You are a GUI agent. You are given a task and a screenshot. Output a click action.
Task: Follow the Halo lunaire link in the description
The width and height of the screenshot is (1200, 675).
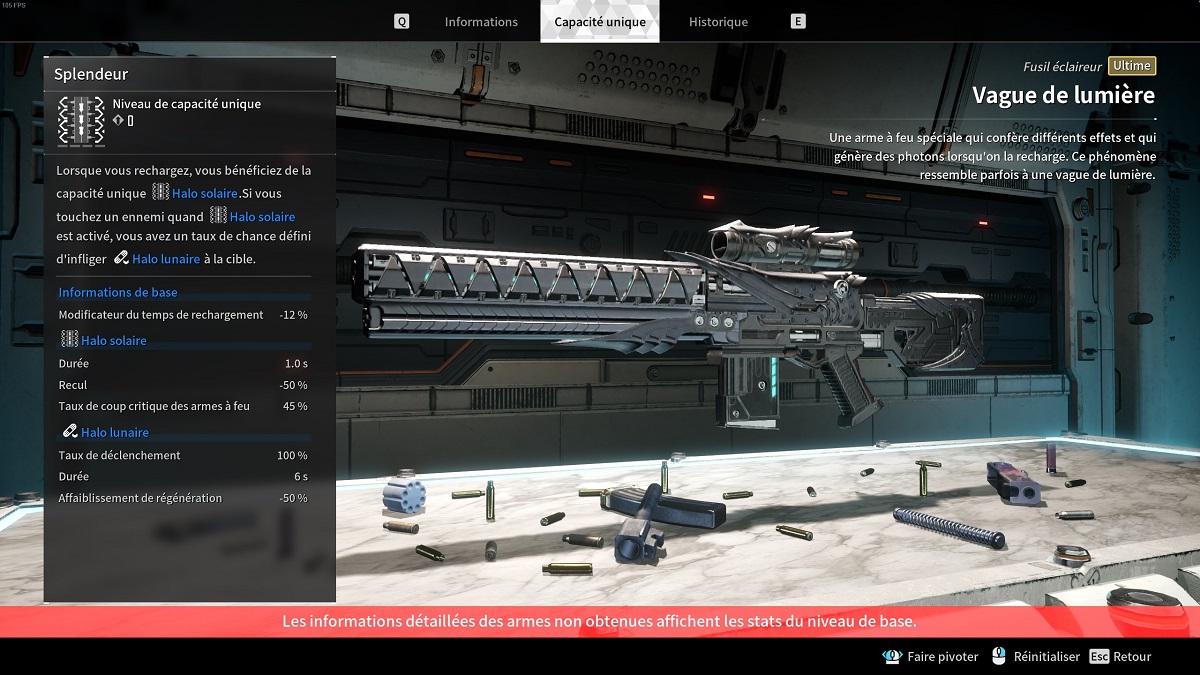coord(165,259)
